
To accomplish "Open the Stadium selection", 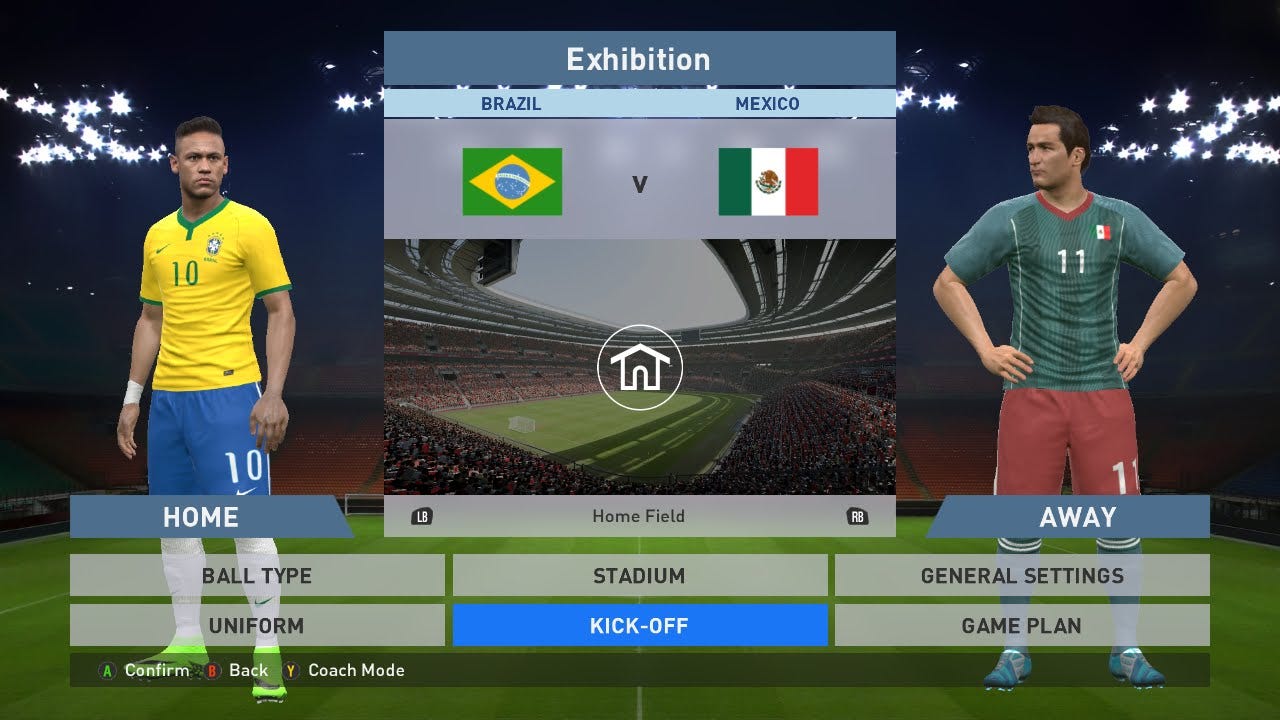I will [x=639, y=576].
